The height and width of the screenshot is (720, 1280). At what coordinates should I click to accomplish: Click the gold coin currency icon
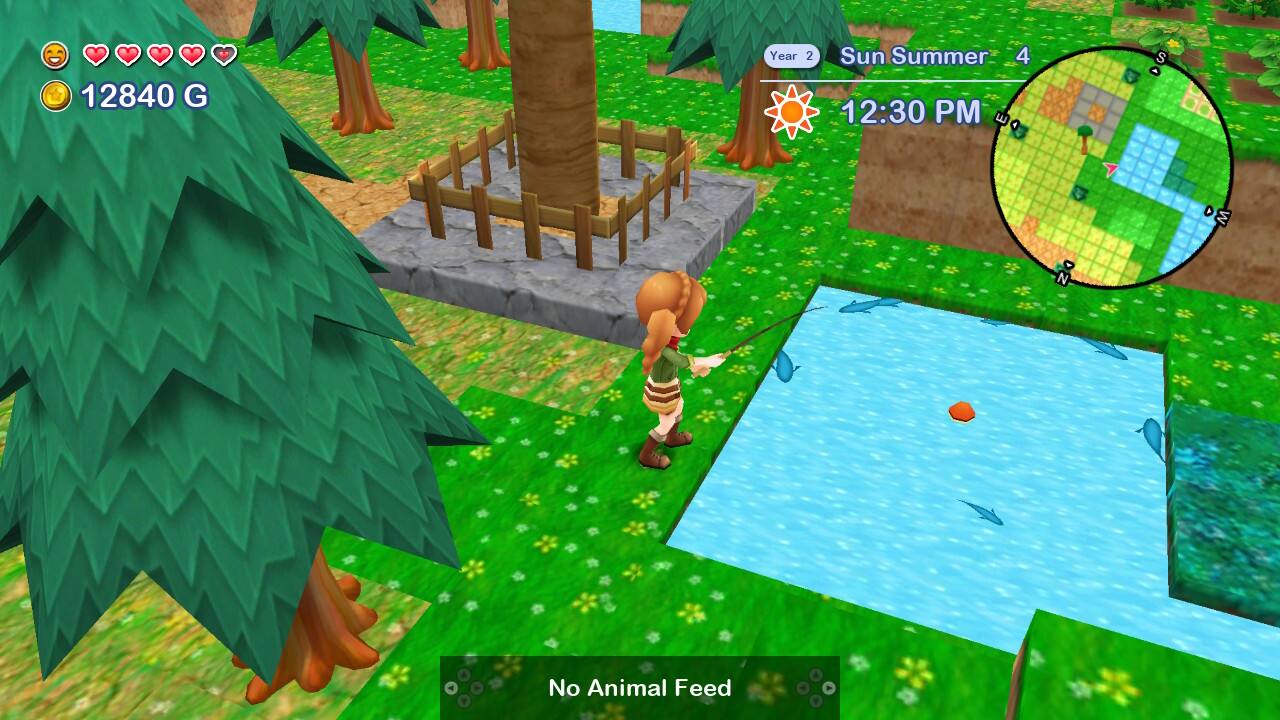click(55, 98)
